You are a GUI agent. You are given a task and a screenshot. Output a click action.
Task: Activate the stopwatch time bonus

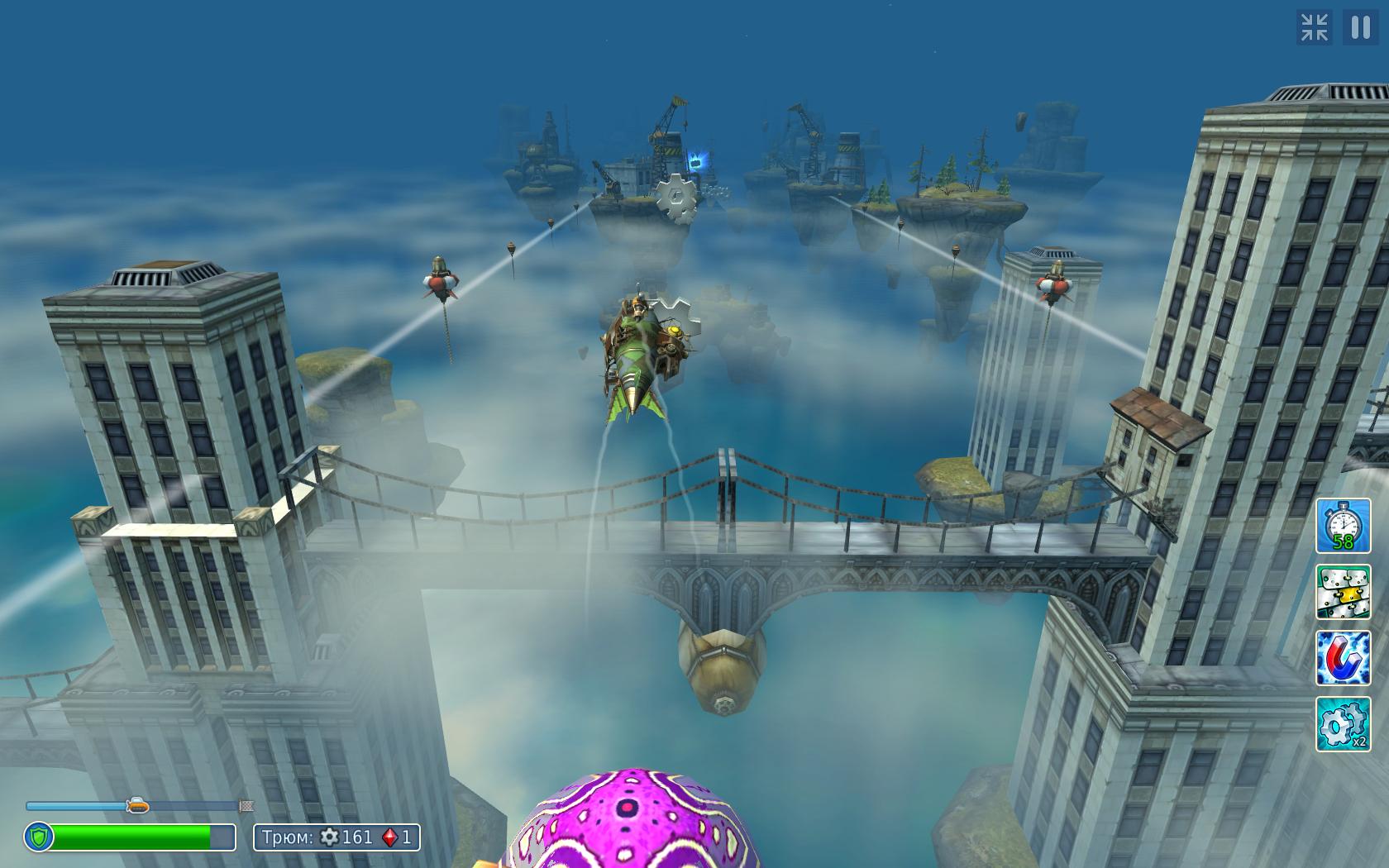[1343, 526]
